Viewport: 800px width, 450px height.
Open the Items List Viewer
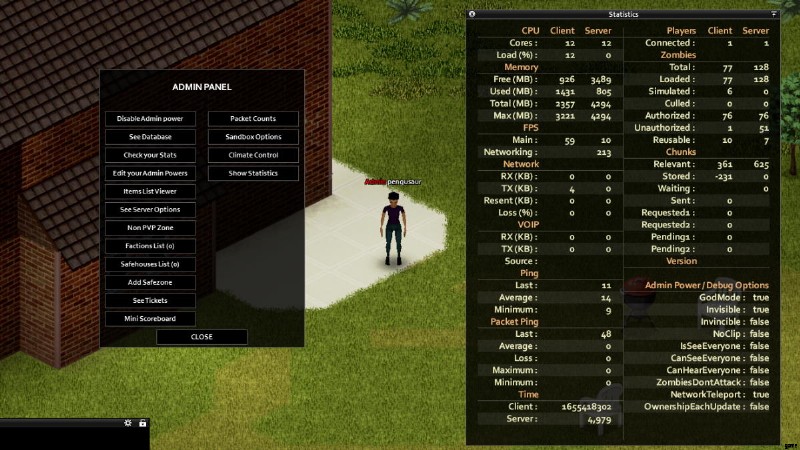150,191
